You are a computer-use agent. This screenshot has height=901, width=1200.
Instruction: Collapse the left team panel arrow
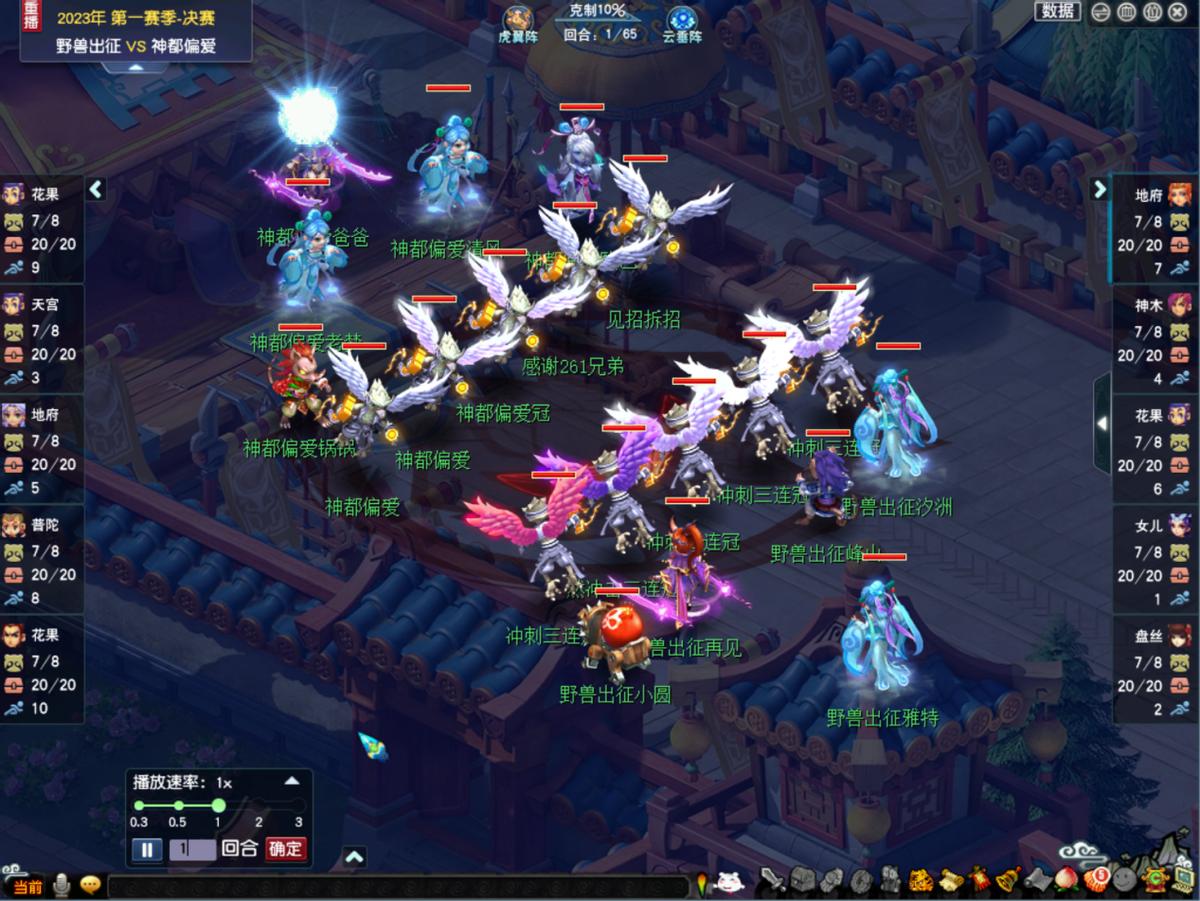click(96, 189)
